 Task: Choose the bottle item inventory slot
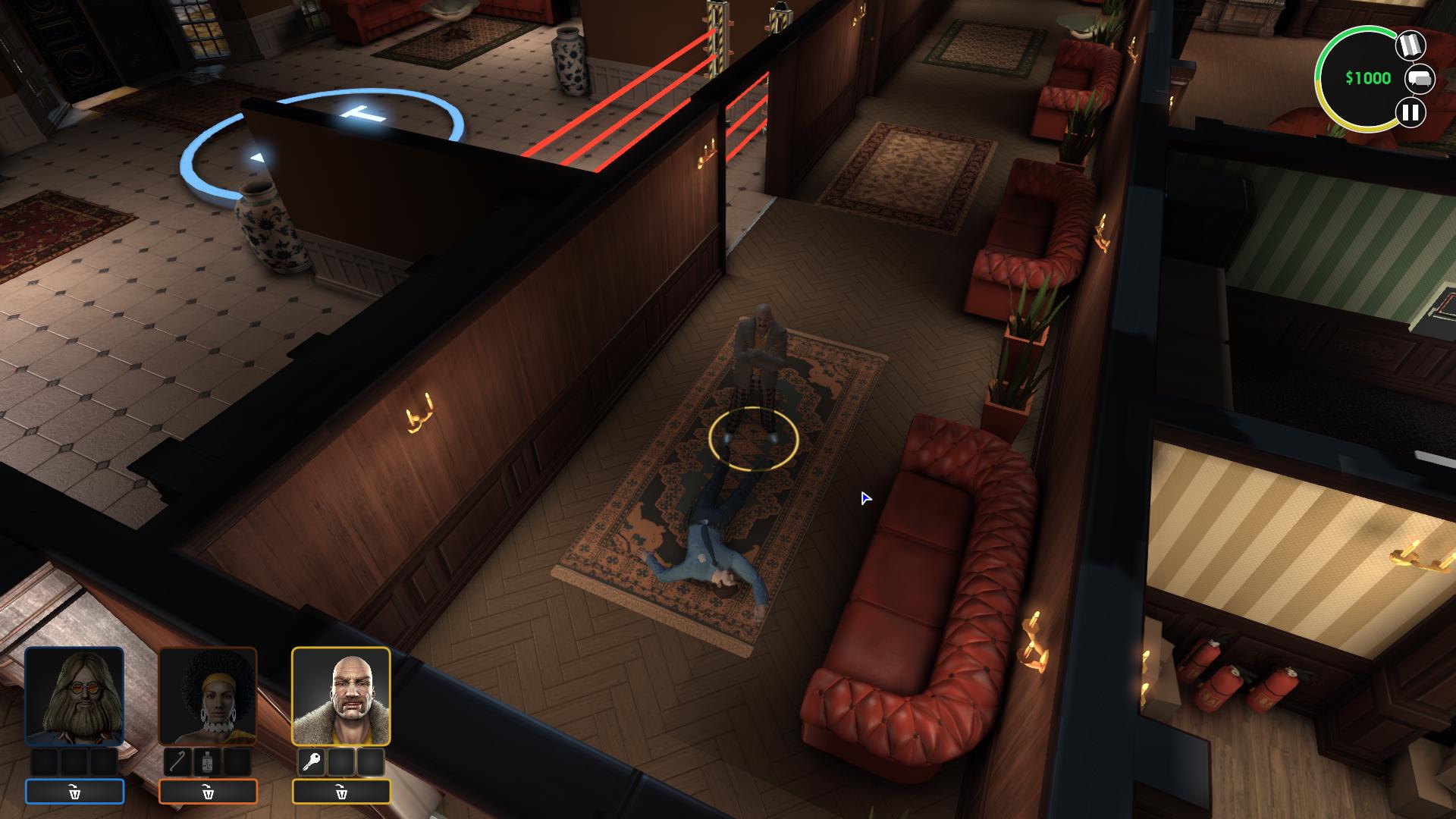pyautogui.click(x=208, y=762)
